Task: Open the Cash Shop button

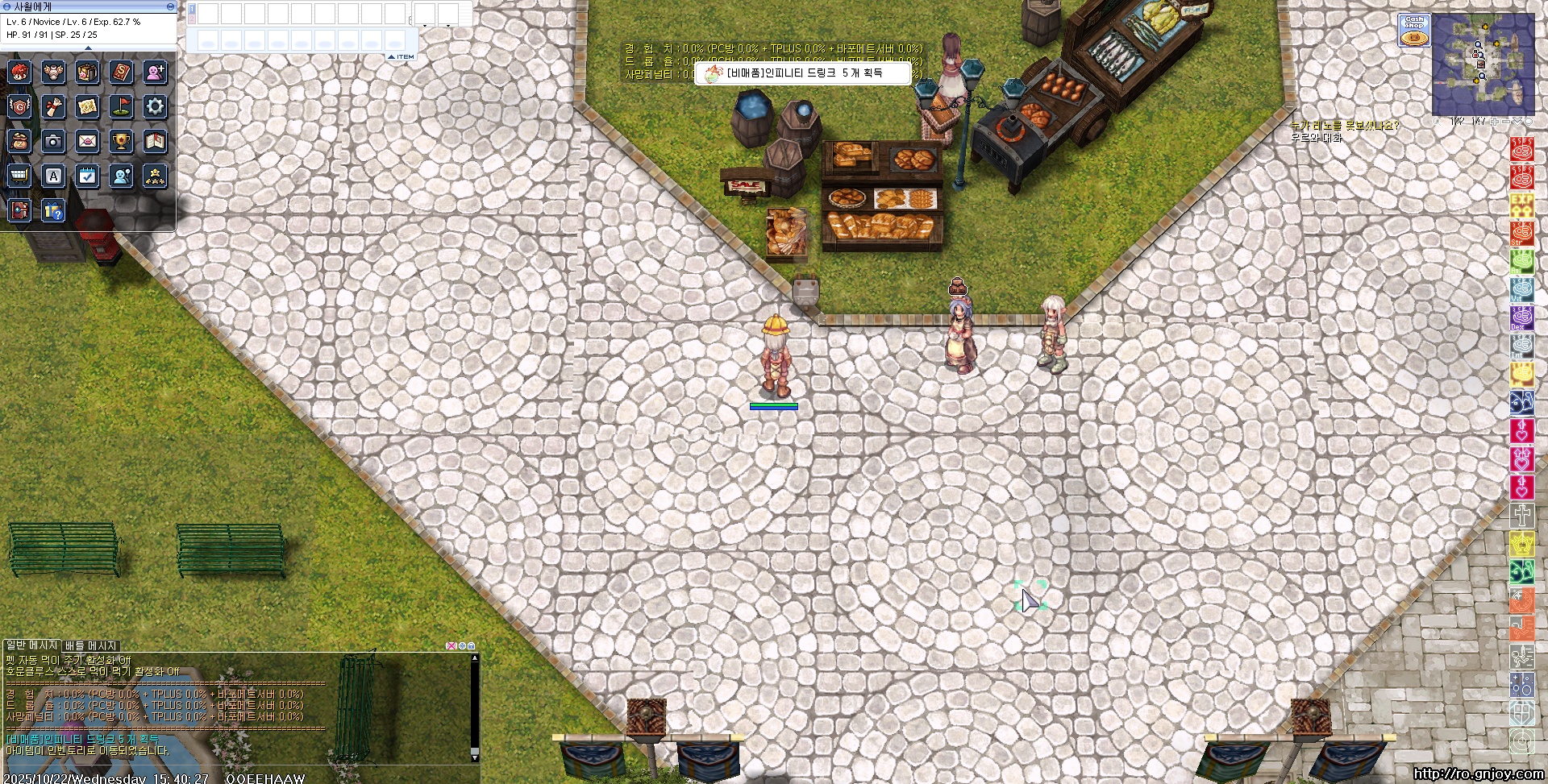Action: click(x=1414, y=31)
